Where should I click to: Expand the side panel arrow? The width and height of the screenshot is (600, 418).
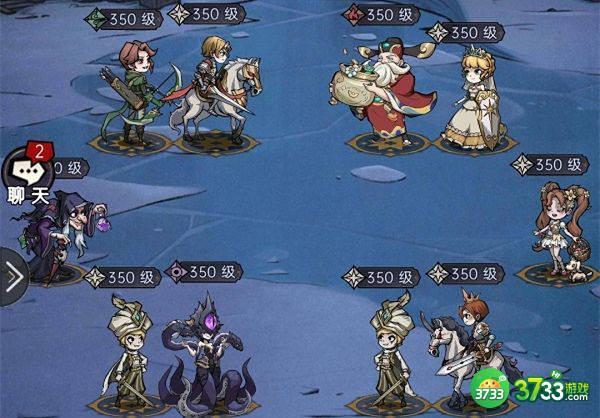(12, 279)
